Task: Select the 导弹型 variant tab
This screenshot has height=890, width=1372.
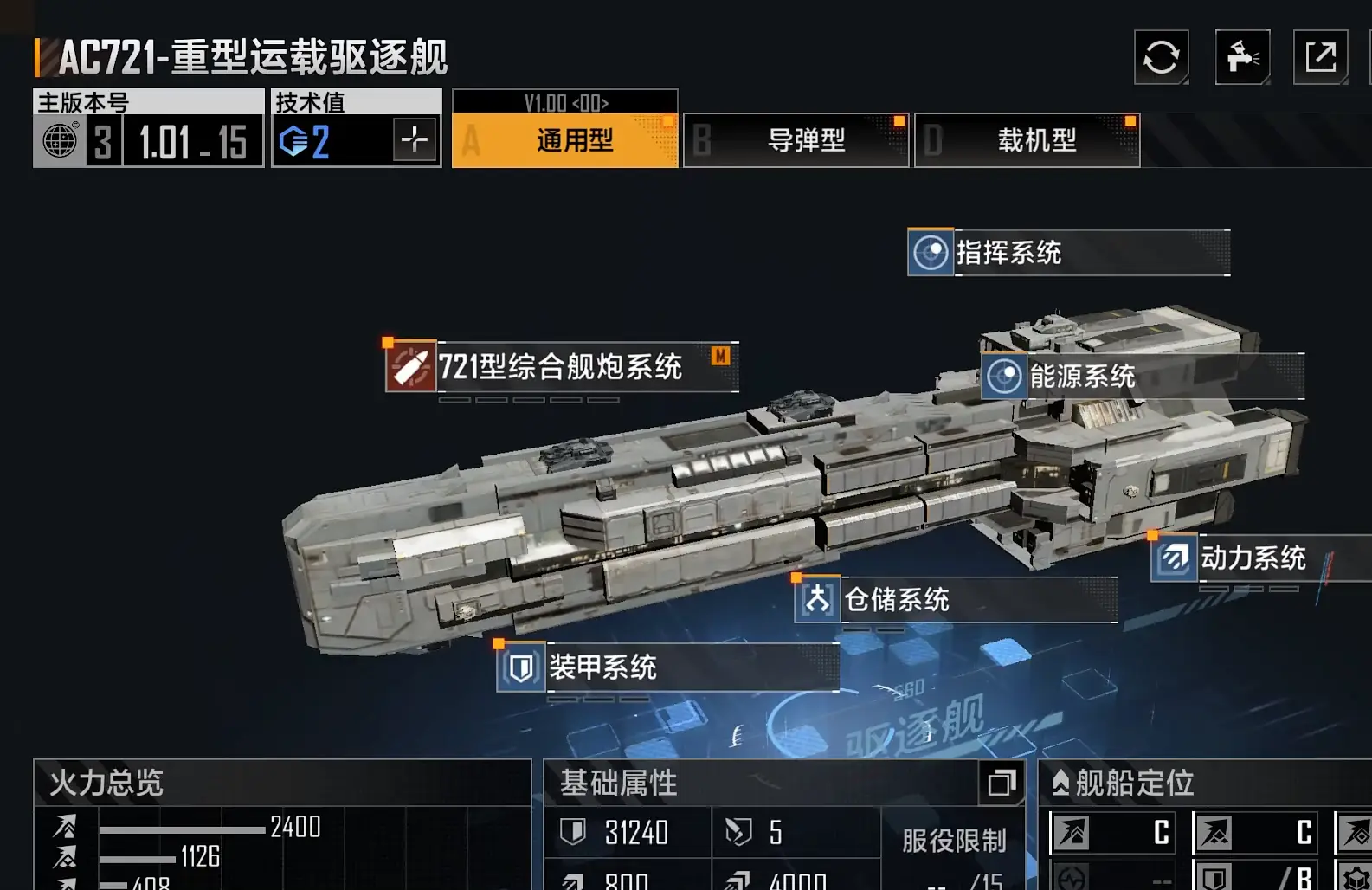Action: click(x=796, y=140)
